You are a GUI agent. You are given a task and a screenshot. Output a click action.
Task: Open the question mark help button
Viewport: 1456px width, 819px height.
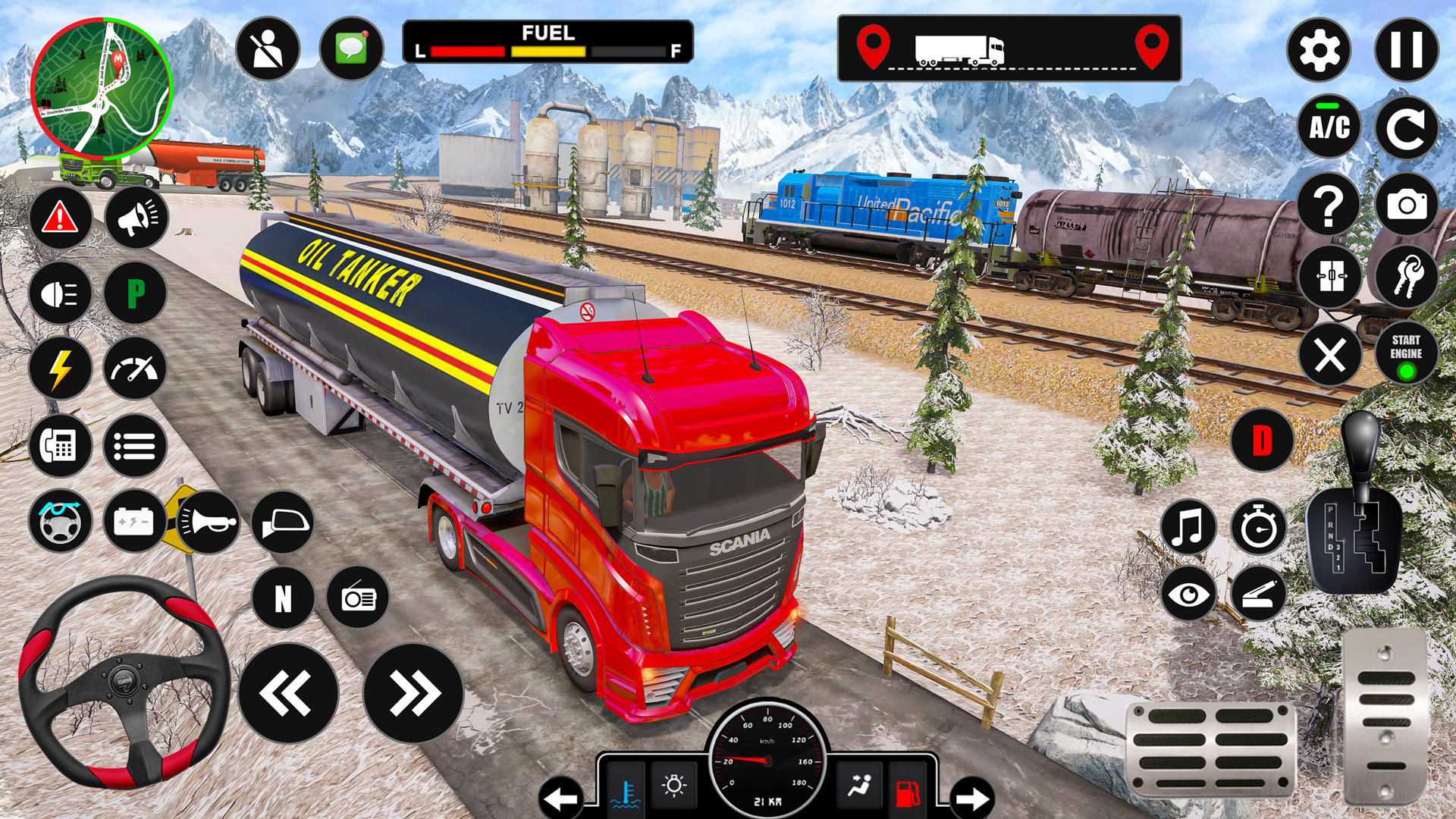click(1329, 205)
